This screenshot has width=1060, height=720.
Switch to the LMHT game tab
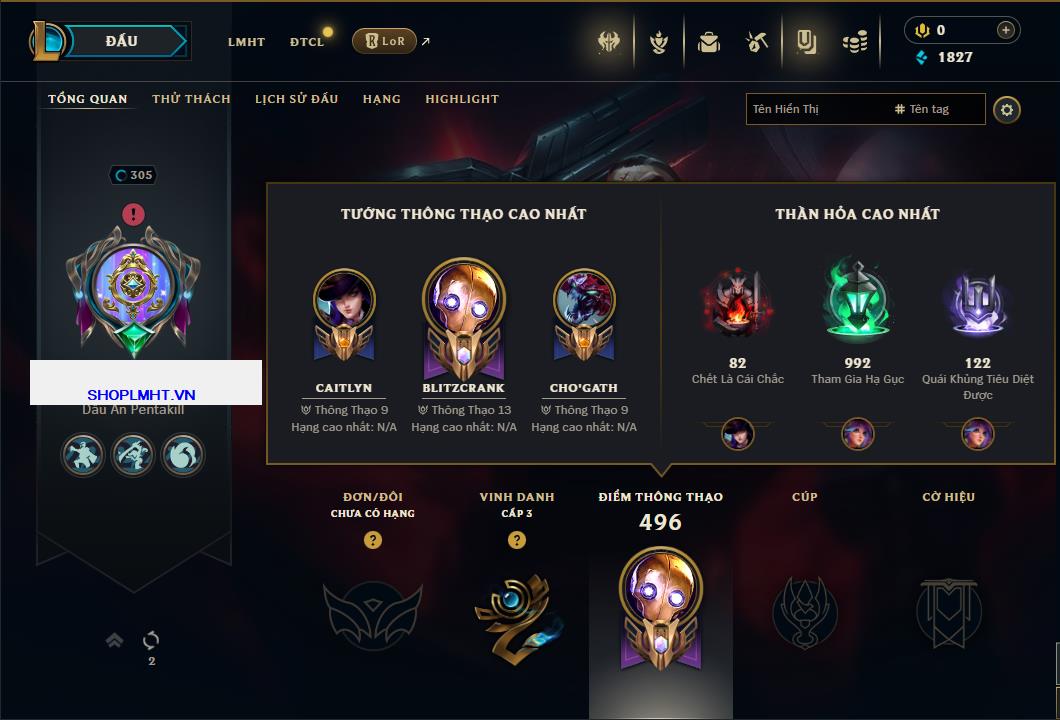tap(246, 42)
